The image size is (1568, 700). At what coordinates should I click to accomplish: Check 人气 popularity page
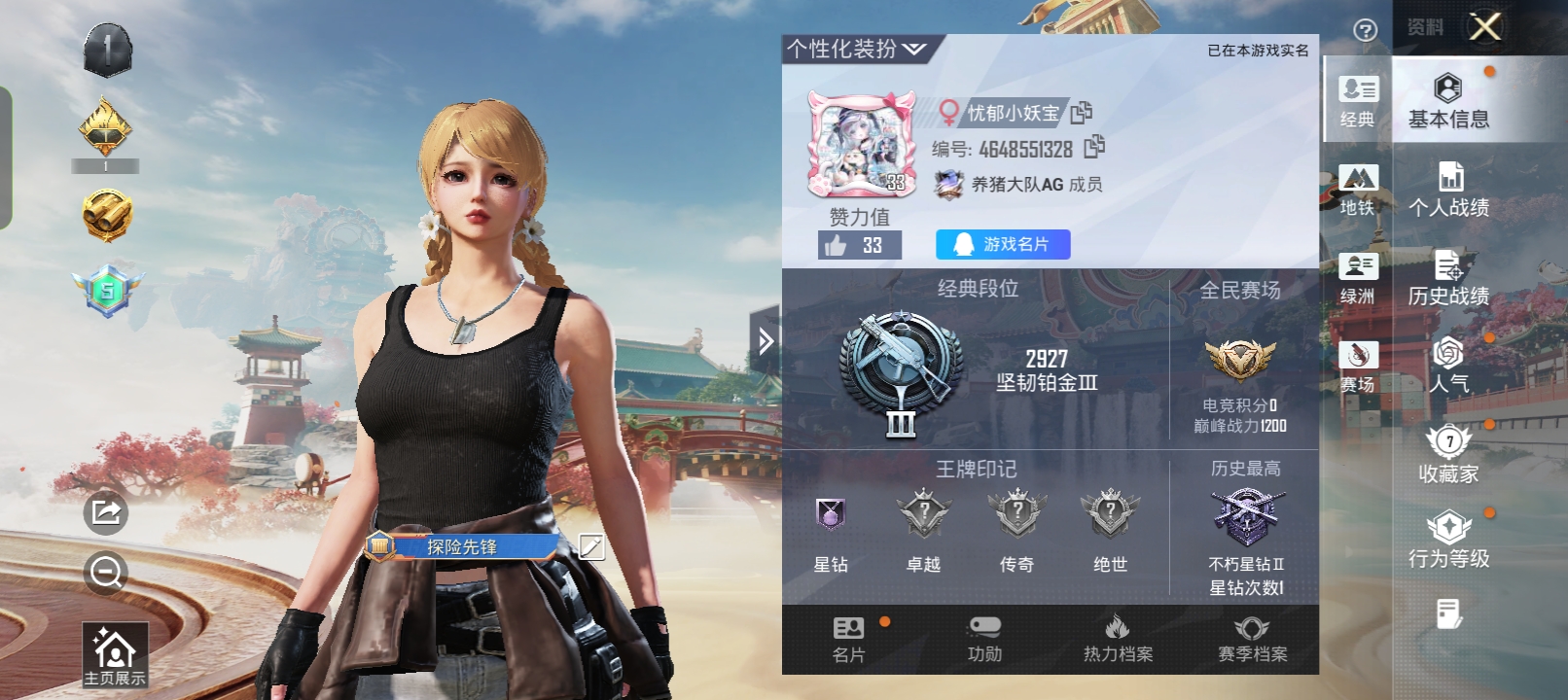(1448, 365)
